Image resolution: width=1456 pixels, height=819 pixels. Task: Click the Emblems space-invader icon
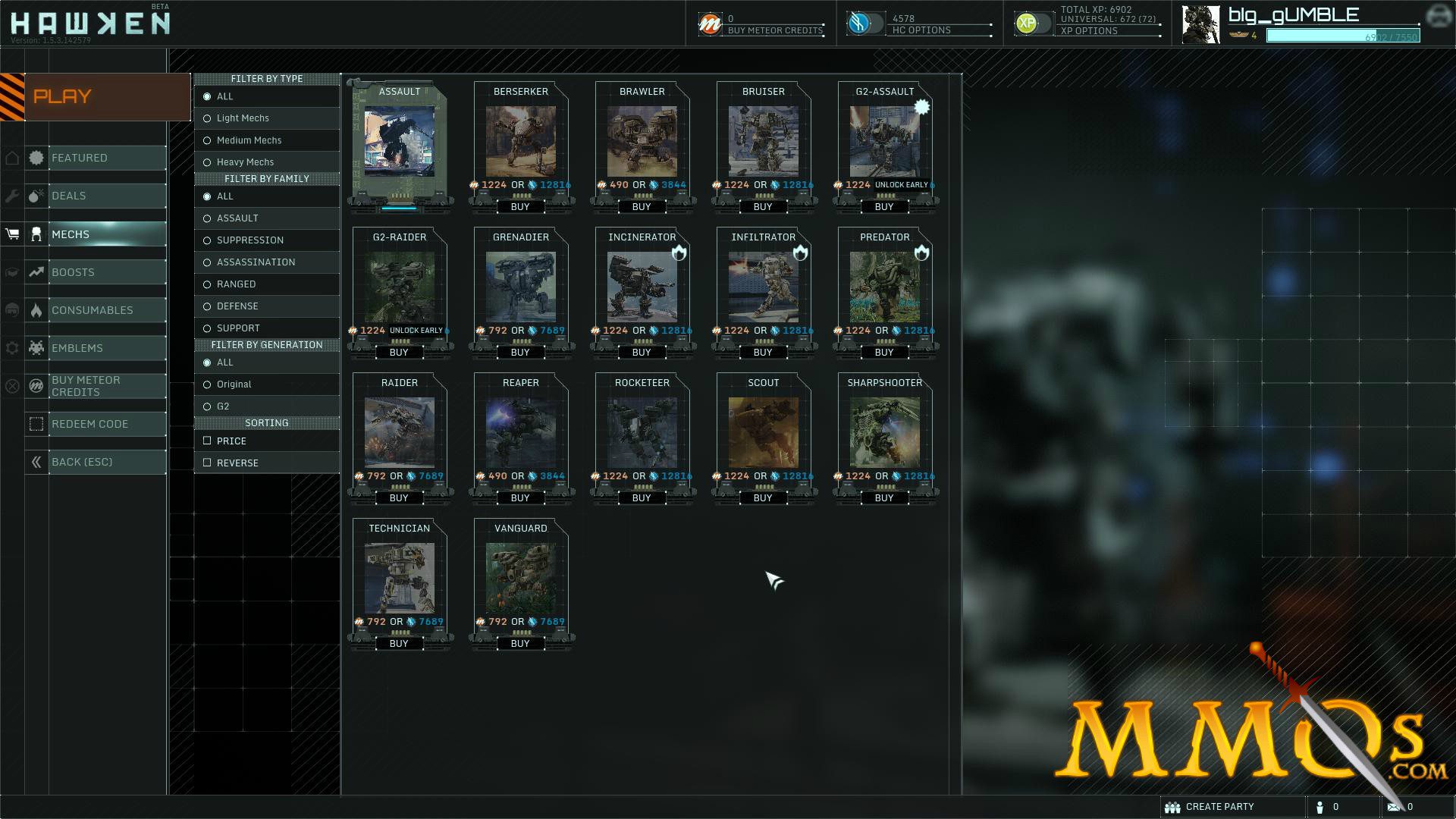click(x=36, y=347)
